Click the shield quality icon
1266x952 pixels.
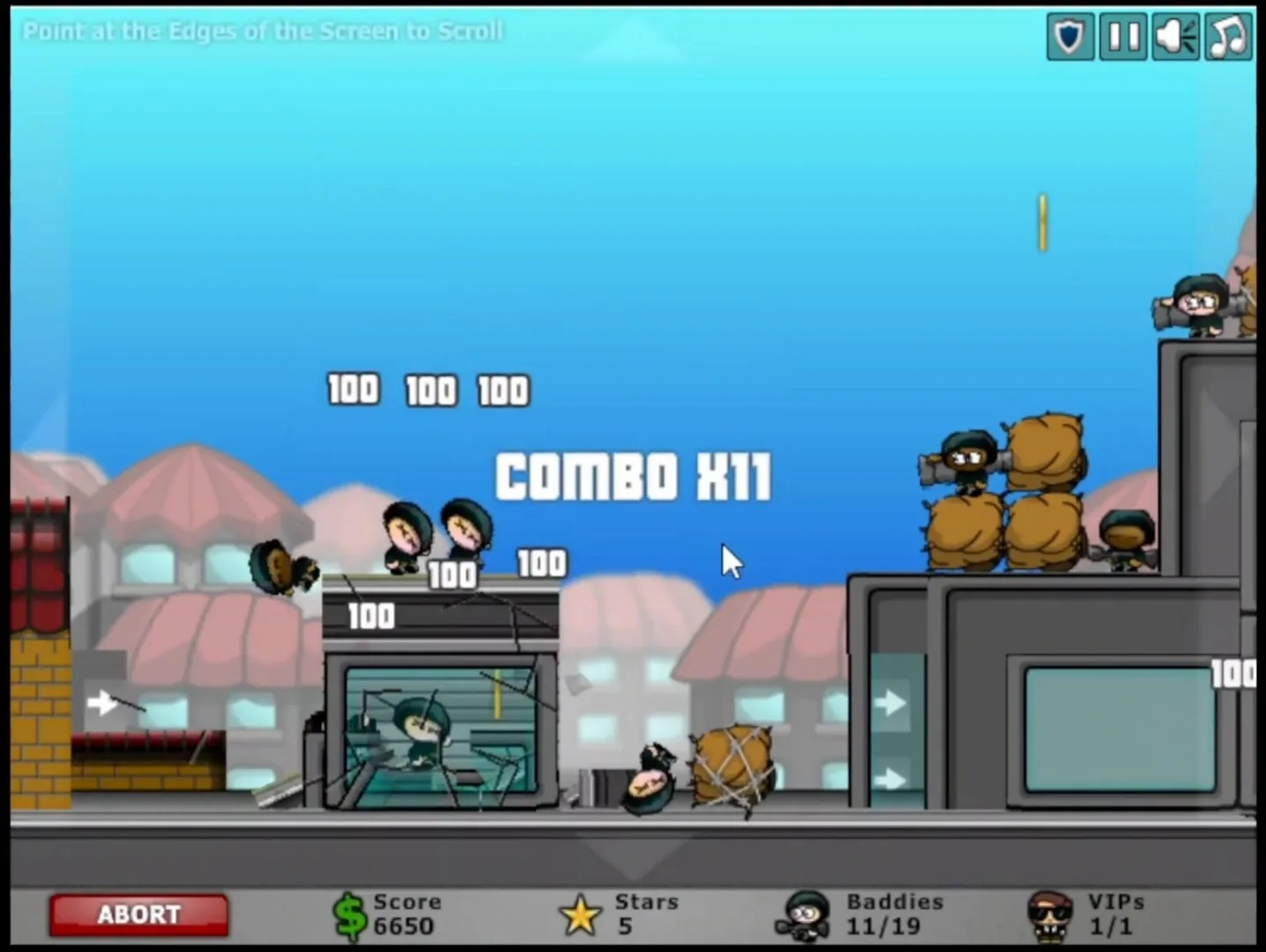[x=1069, y=35]
